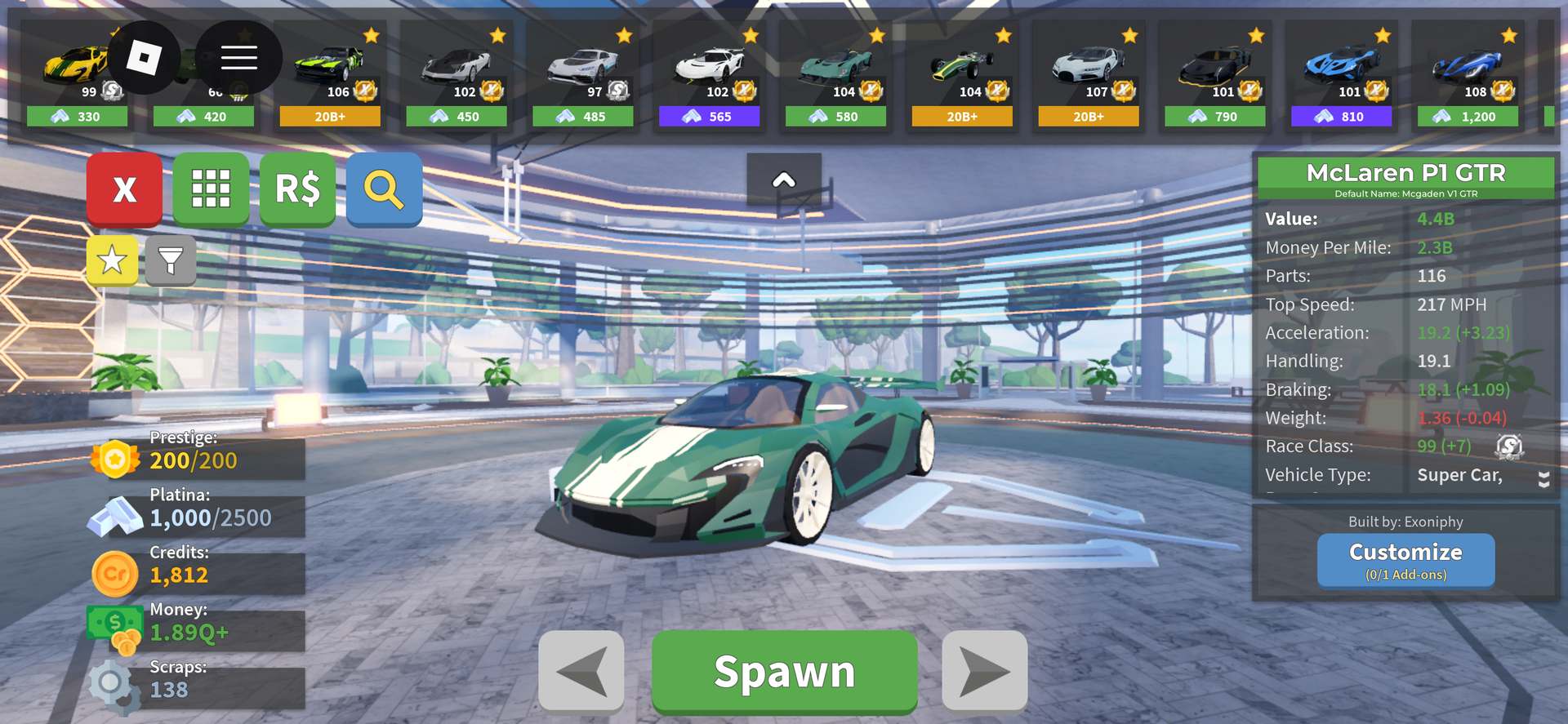Image resolution: width=1568 pixels, height=724 pixels.
Task: Open the Roblox logo menu
Action: (x=144, y=57)
